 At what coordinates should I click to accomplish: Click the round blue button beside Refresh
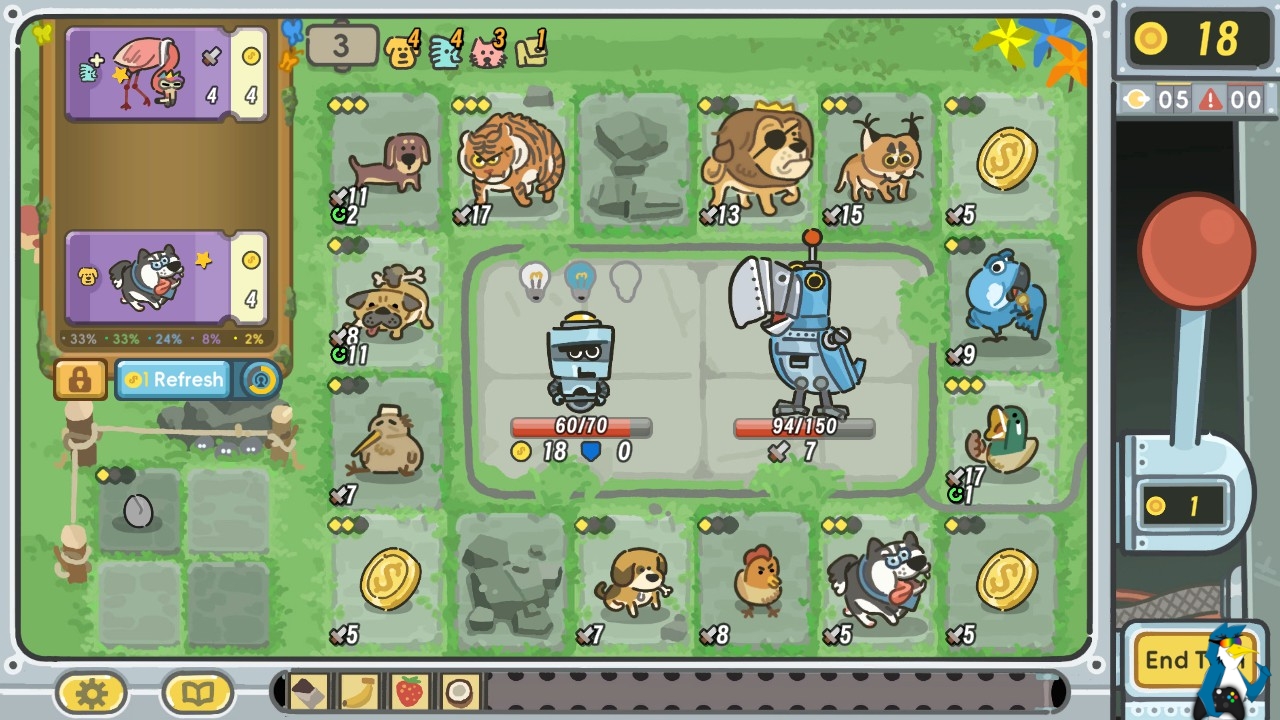(261, 380)
